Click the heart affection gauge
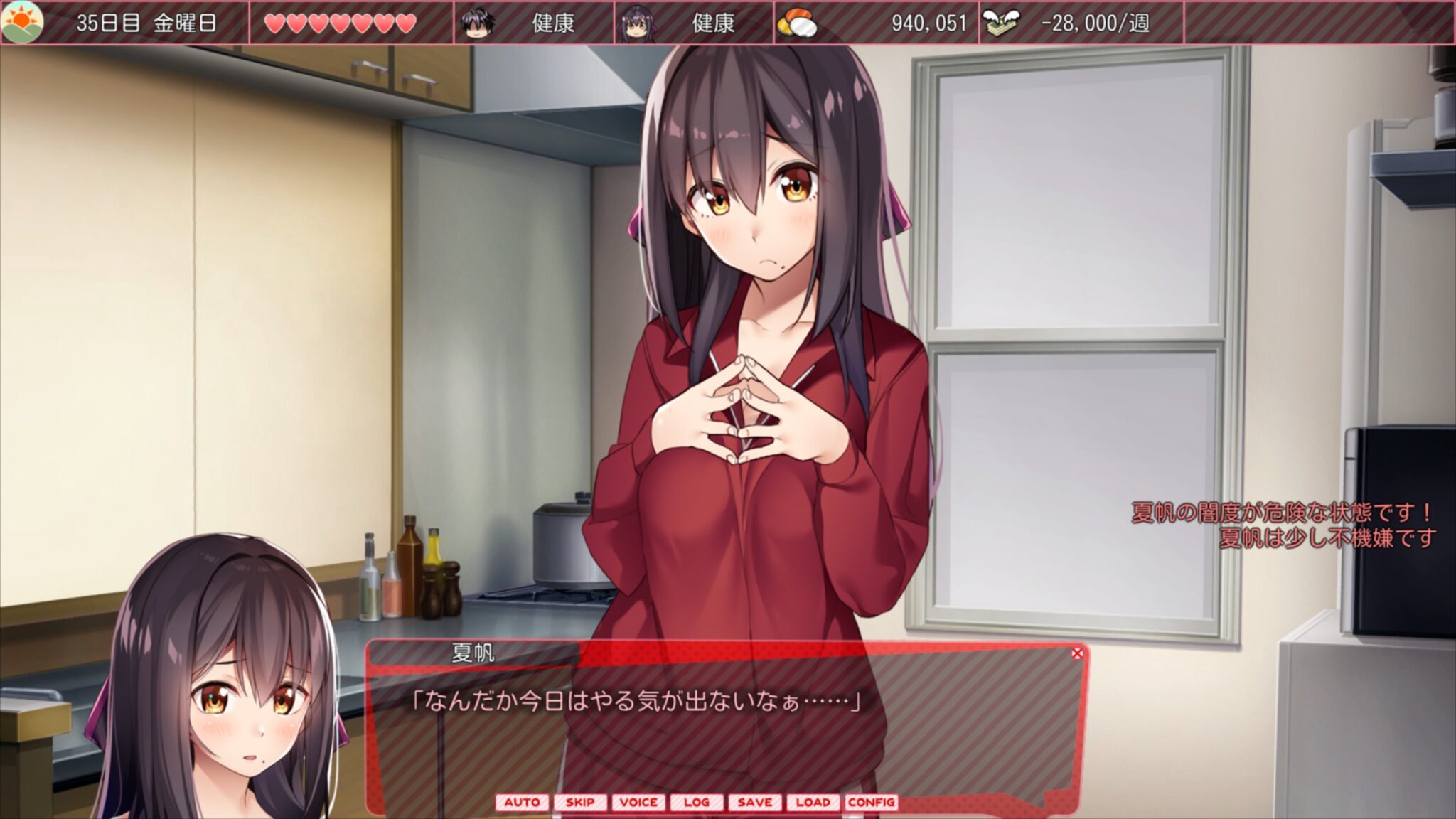 tap(340, 23)
